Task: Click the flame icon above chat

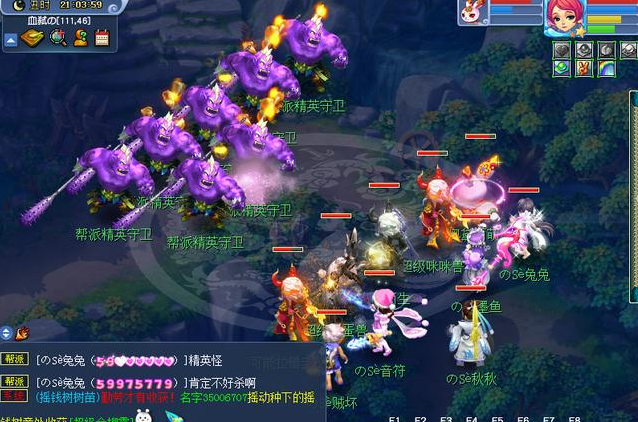Action: 22,333
